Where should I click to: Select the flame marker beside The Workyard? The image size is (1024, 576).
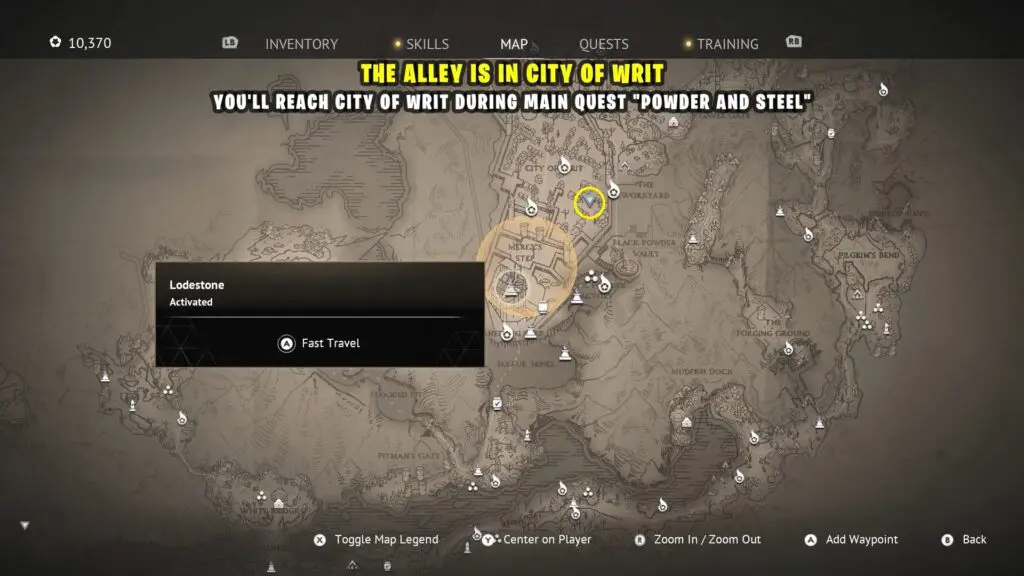614,189
